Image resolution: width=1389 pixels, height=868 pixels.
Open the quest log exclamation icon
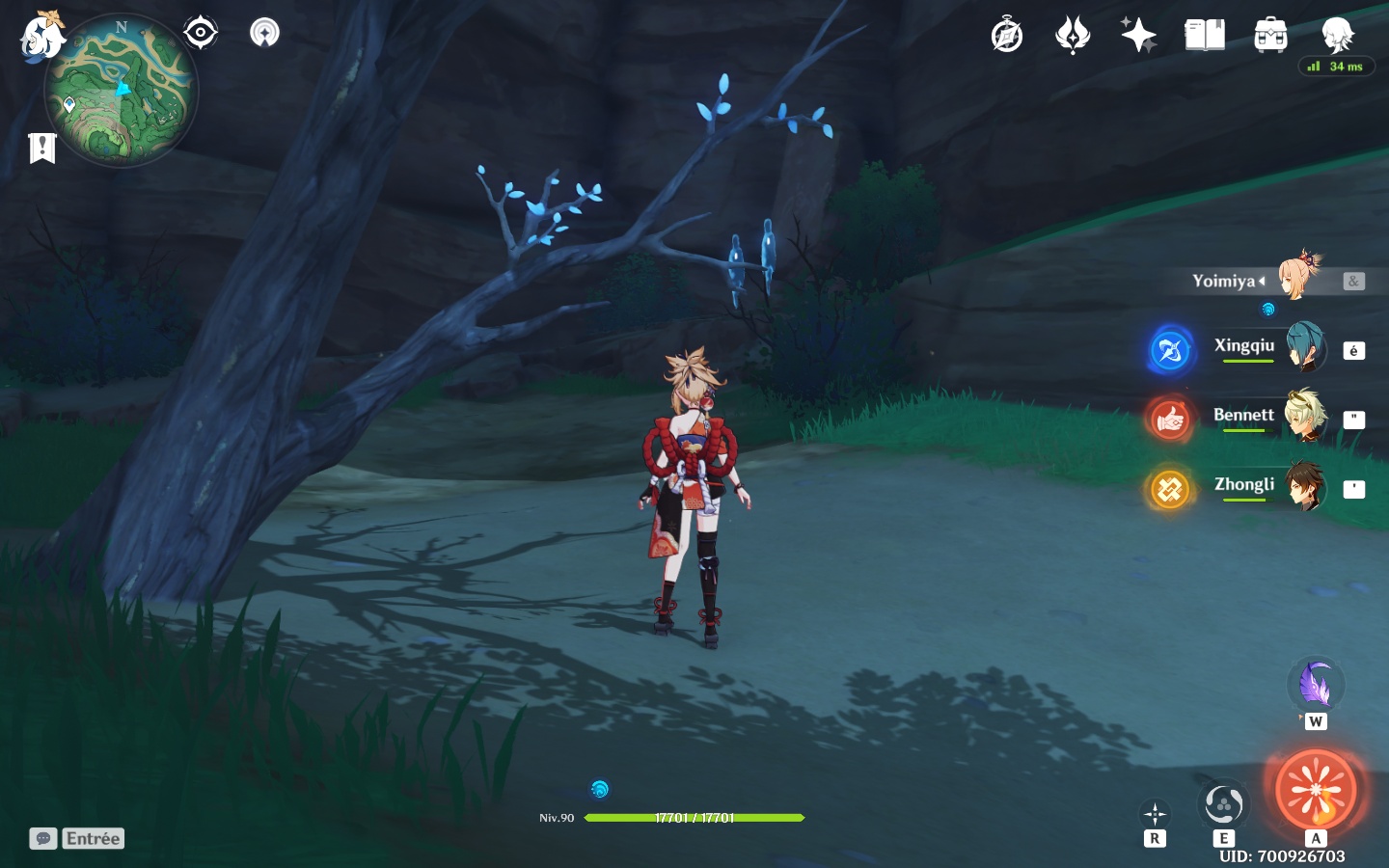(42, 148)
